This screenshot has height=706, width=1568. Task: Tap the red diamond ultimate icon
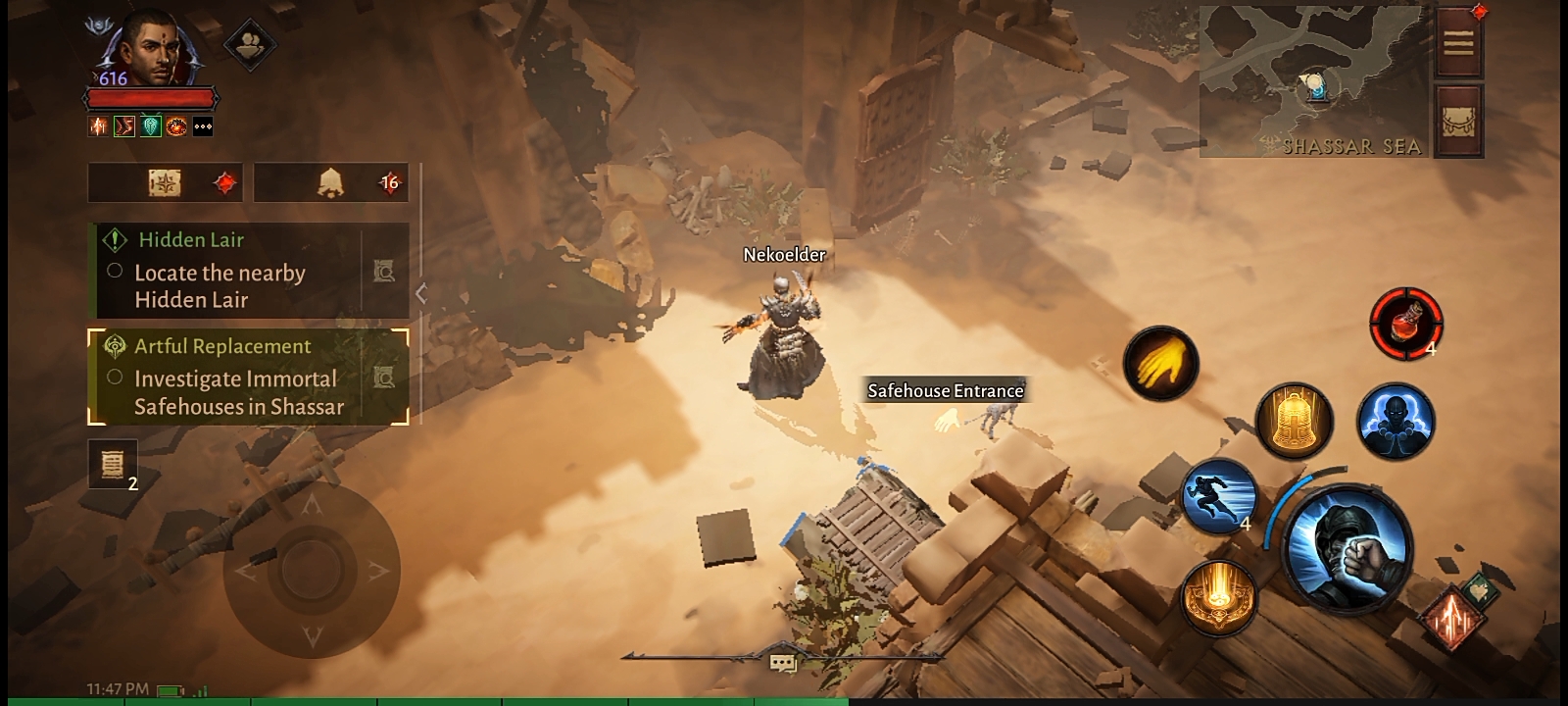tap(1453, 618)
